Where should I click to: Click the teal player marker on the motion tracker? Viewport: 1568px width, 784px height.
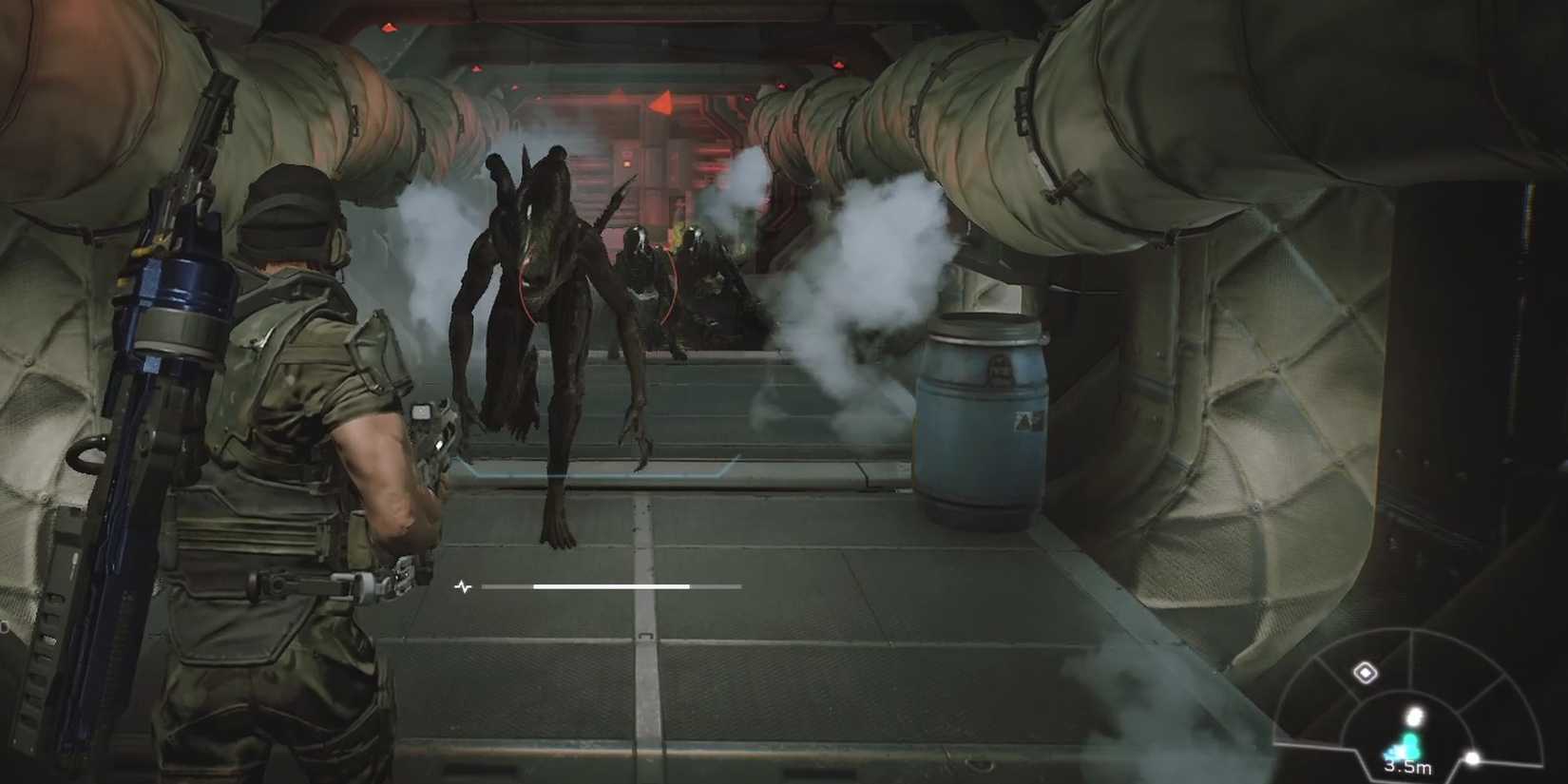[x=1408, y=744]
